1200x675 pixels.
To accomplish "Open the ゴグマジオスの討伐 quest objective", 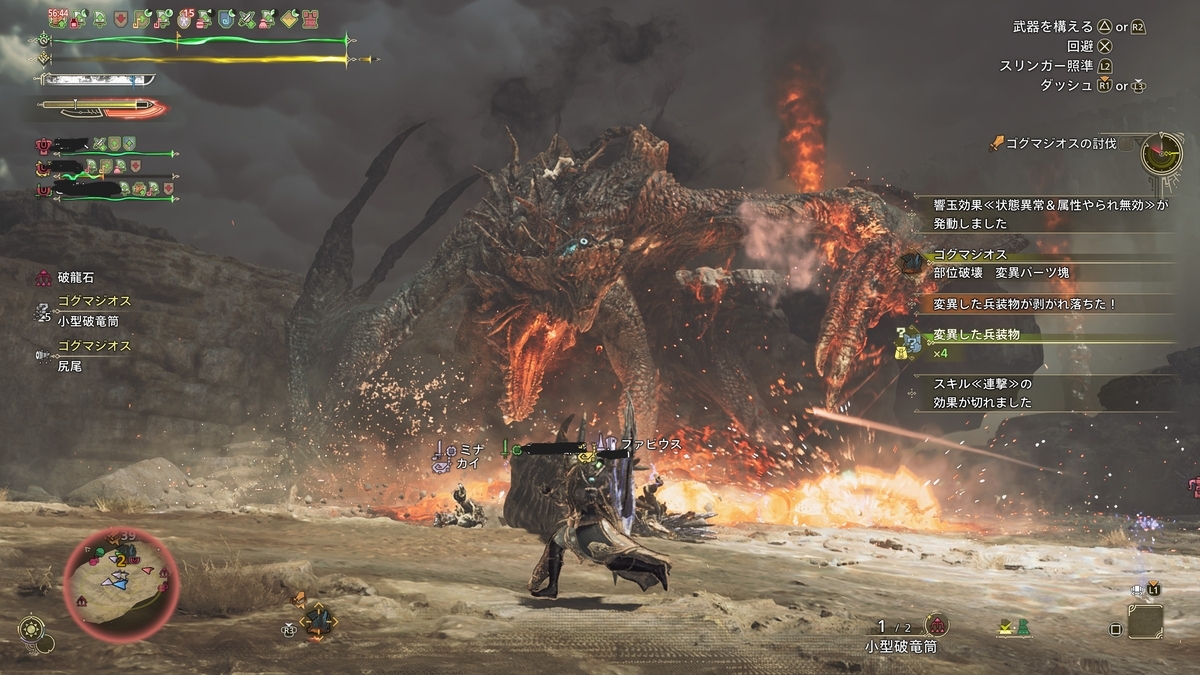I will click(1060, 144).
